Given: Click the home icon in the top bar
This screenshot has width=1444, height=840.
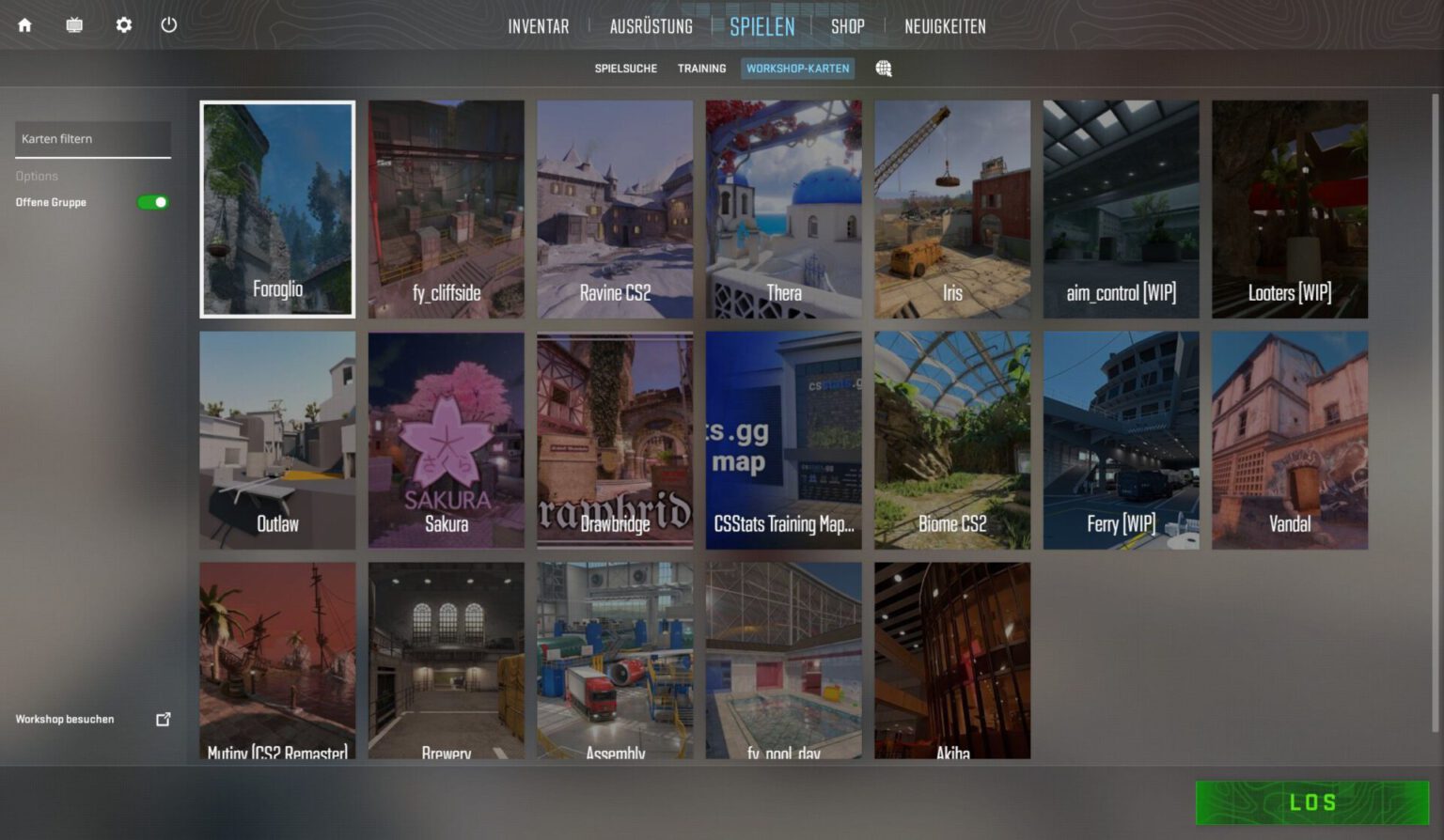Looking at the screenshot, I should pos(24,25).
